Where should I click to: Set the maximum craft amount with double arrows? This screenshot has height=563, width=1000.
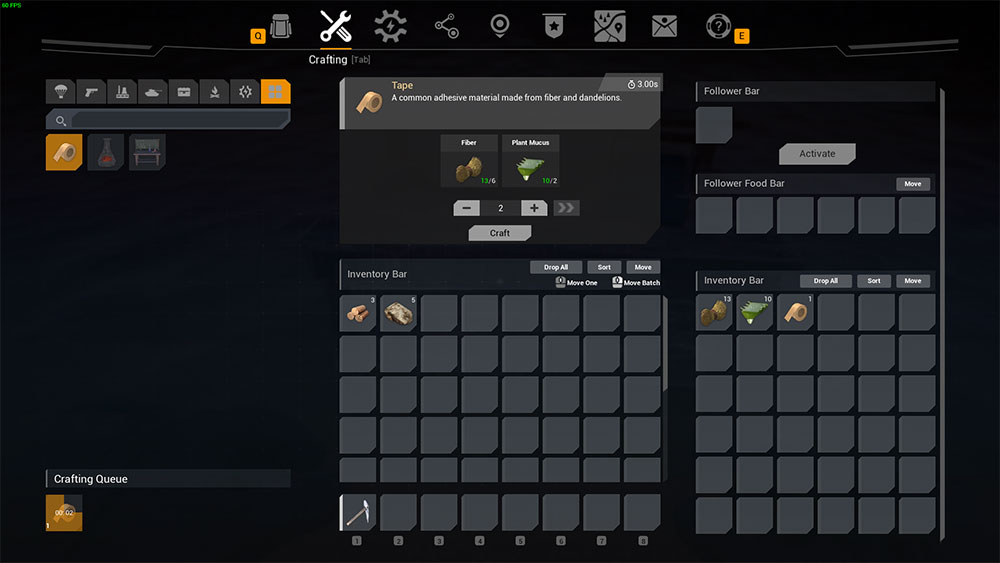click(x=566, y=208)
